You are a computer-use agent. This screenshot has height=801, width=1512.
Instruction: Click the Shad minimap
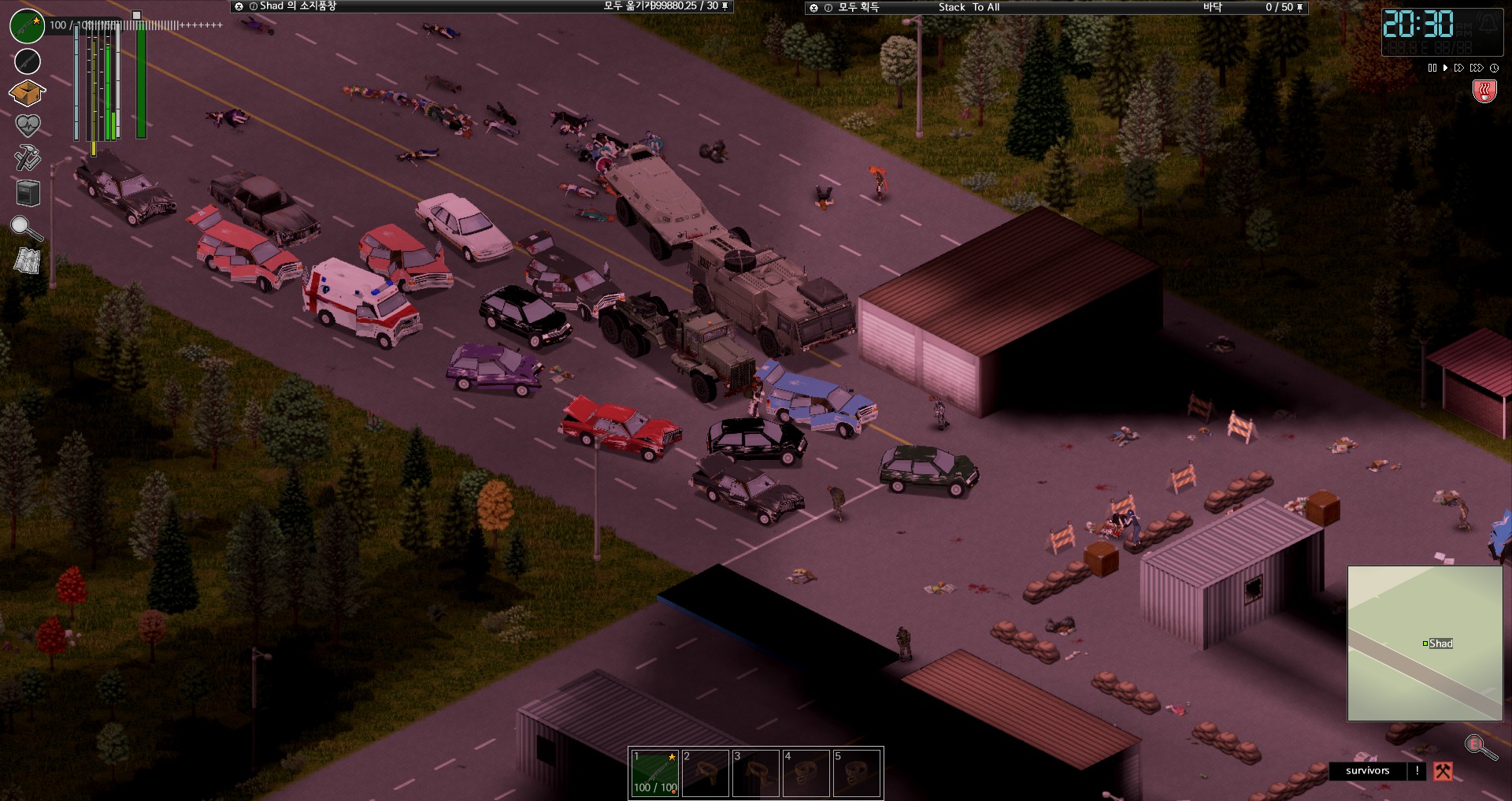[1425, 643]
